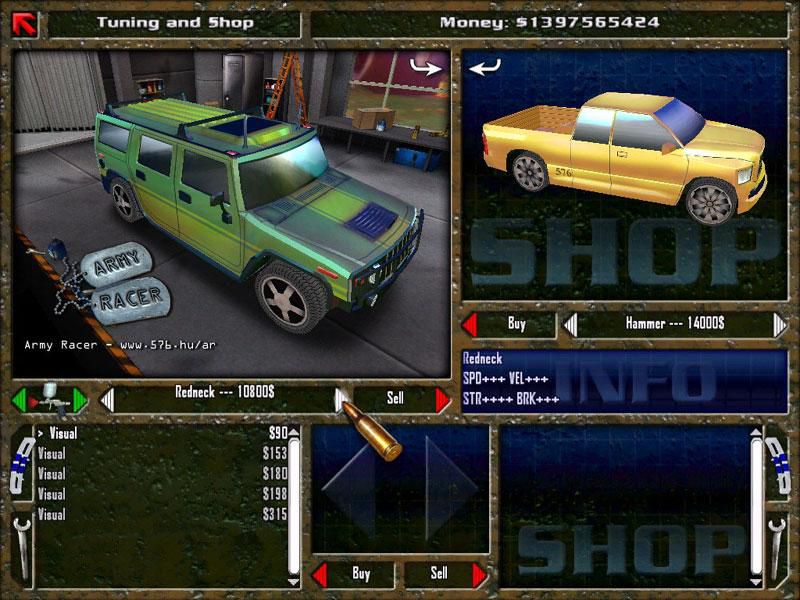This screenshot has width=800, height=600.
Task: Show previous shop car before Hammer
Action: pyautogui.click(x=570, y=324)
